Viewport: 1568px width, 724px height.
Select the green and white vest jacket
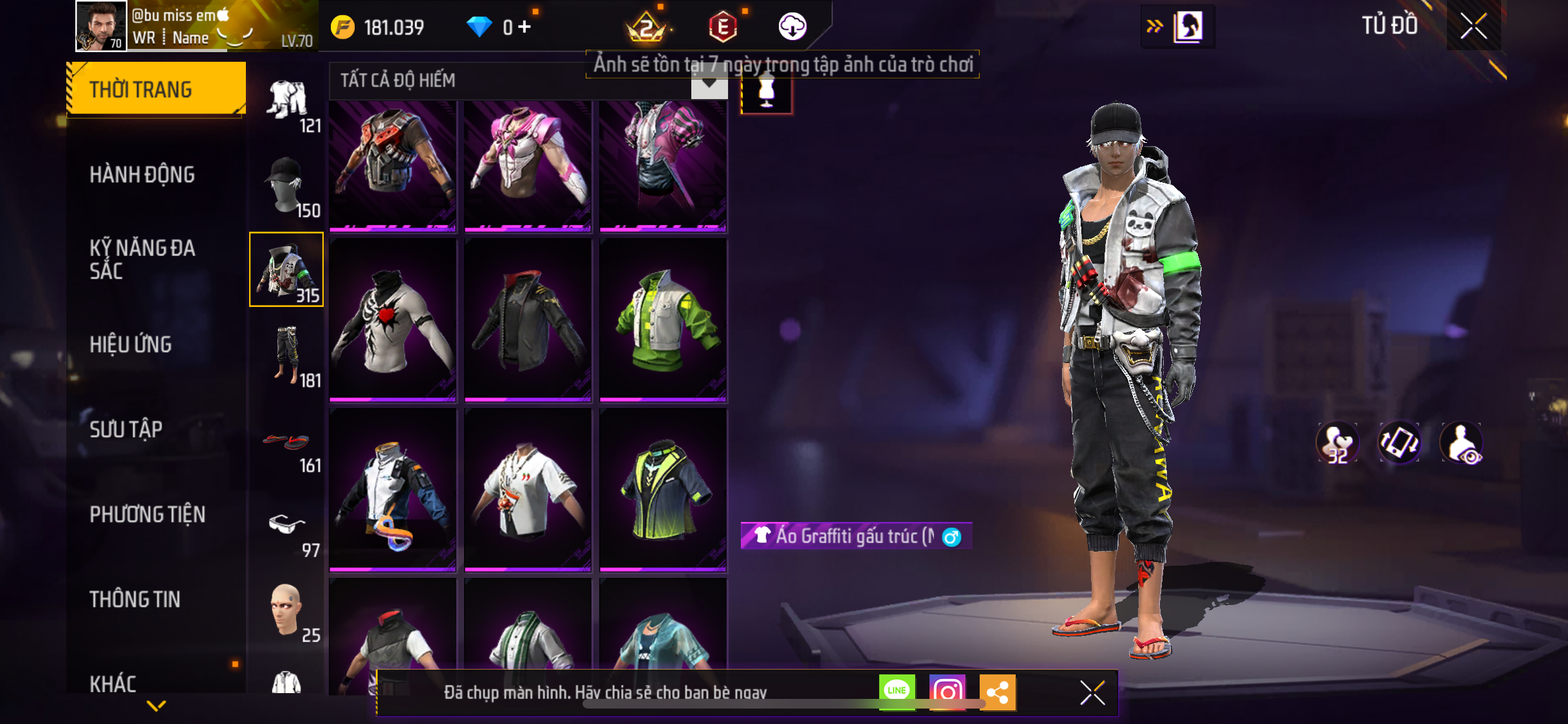click(x=663, y=320)
